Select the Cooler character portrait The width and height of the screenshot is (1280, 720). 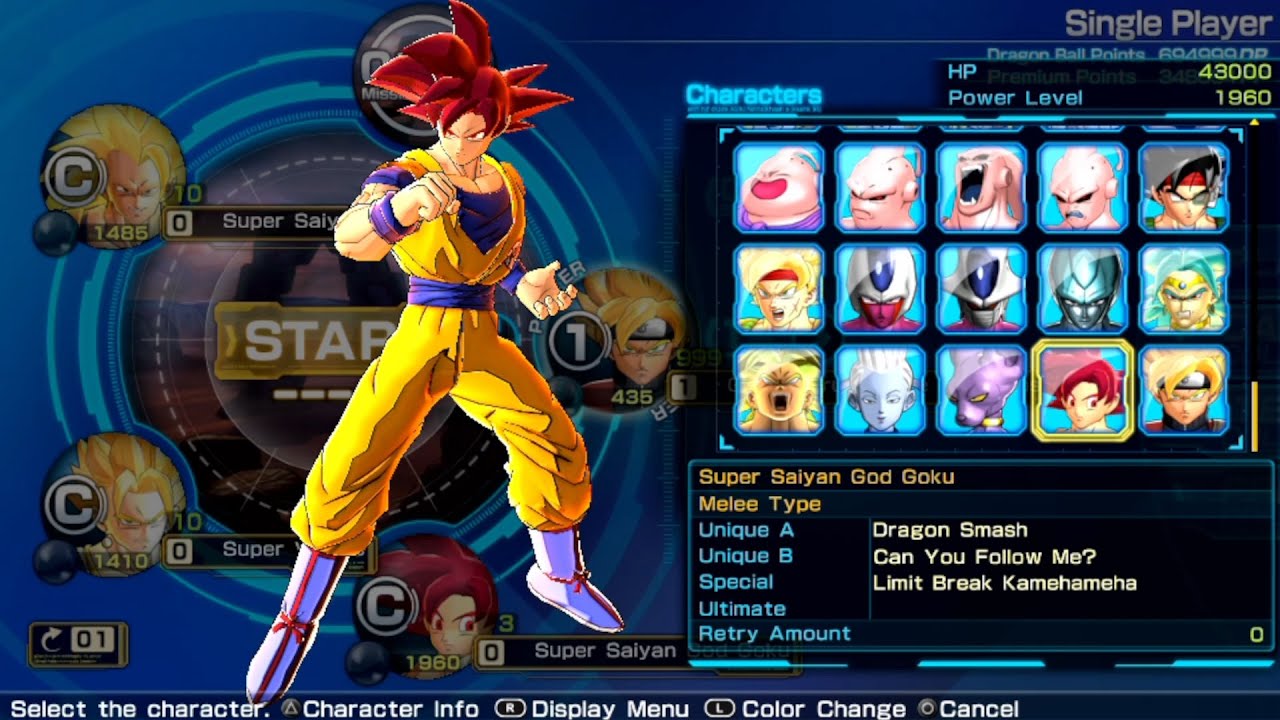pyautogui.click(x=878, y=290)
